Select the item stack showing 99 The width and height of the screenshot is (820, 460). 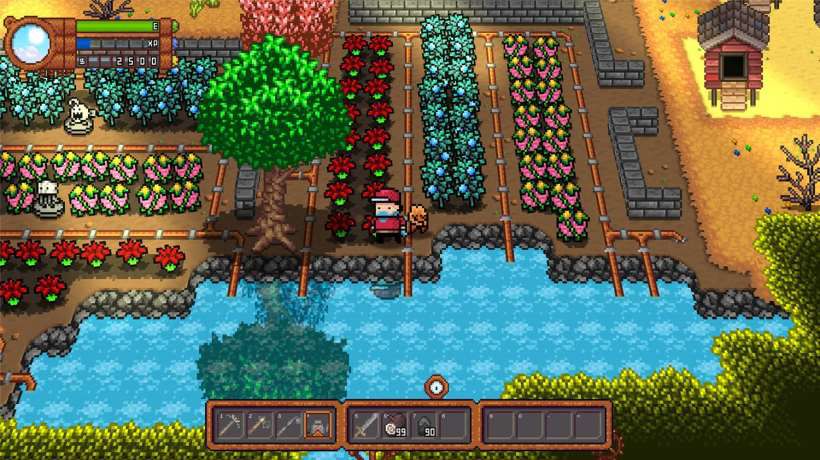394,426
